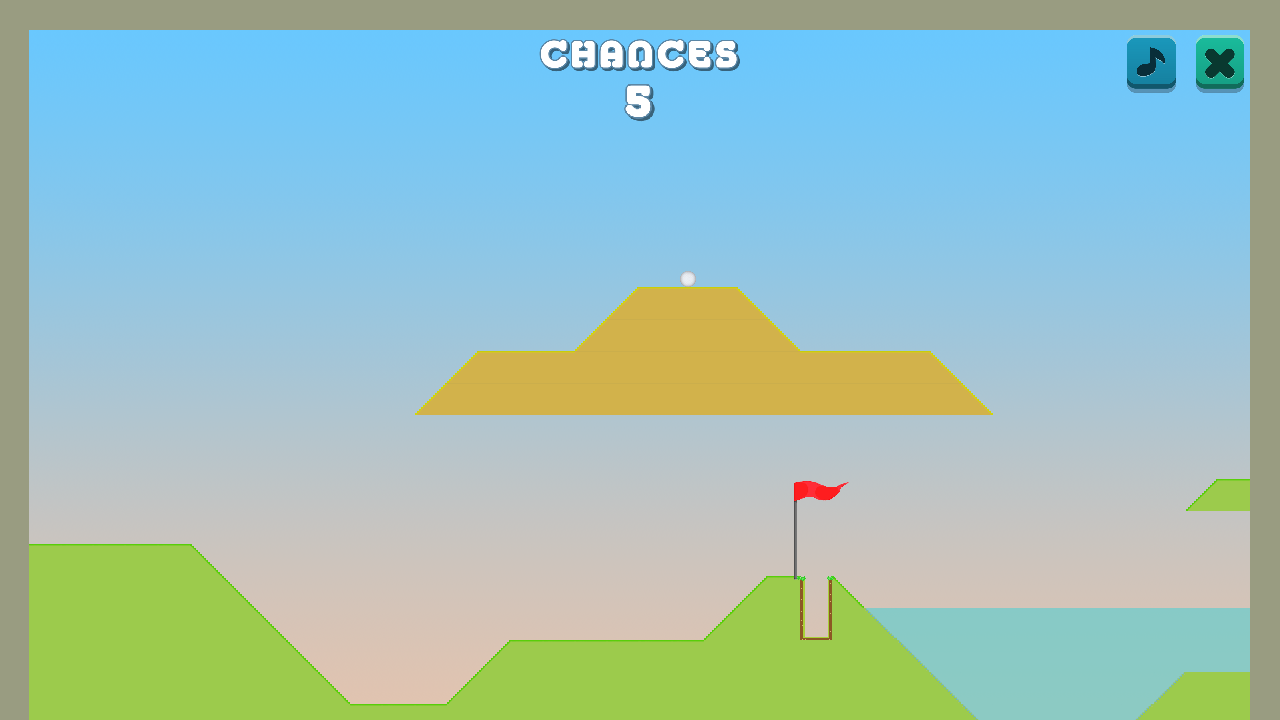Toggle music off using the blue button
Screen dimensions: 1280x720
[1151, 64]
